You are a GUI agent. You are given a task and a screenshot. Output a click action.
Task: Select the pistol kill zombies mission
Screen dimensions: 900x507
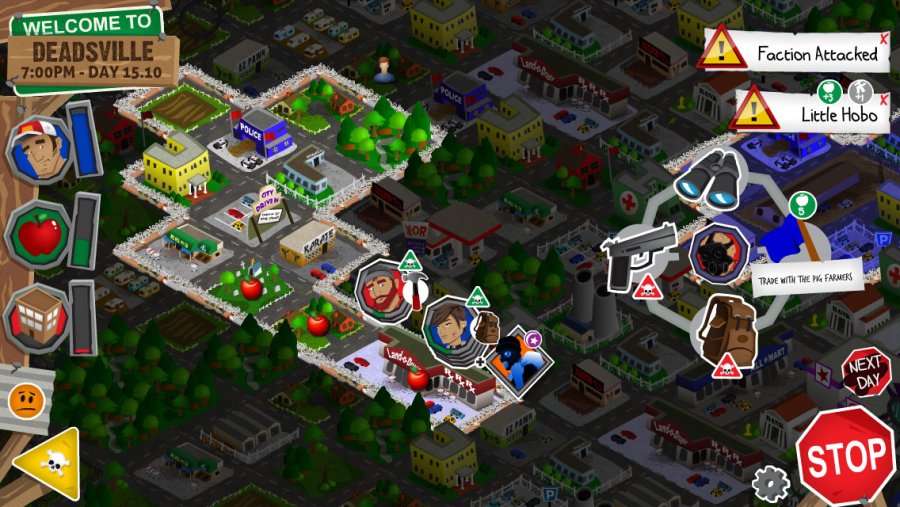click(637, 255)
